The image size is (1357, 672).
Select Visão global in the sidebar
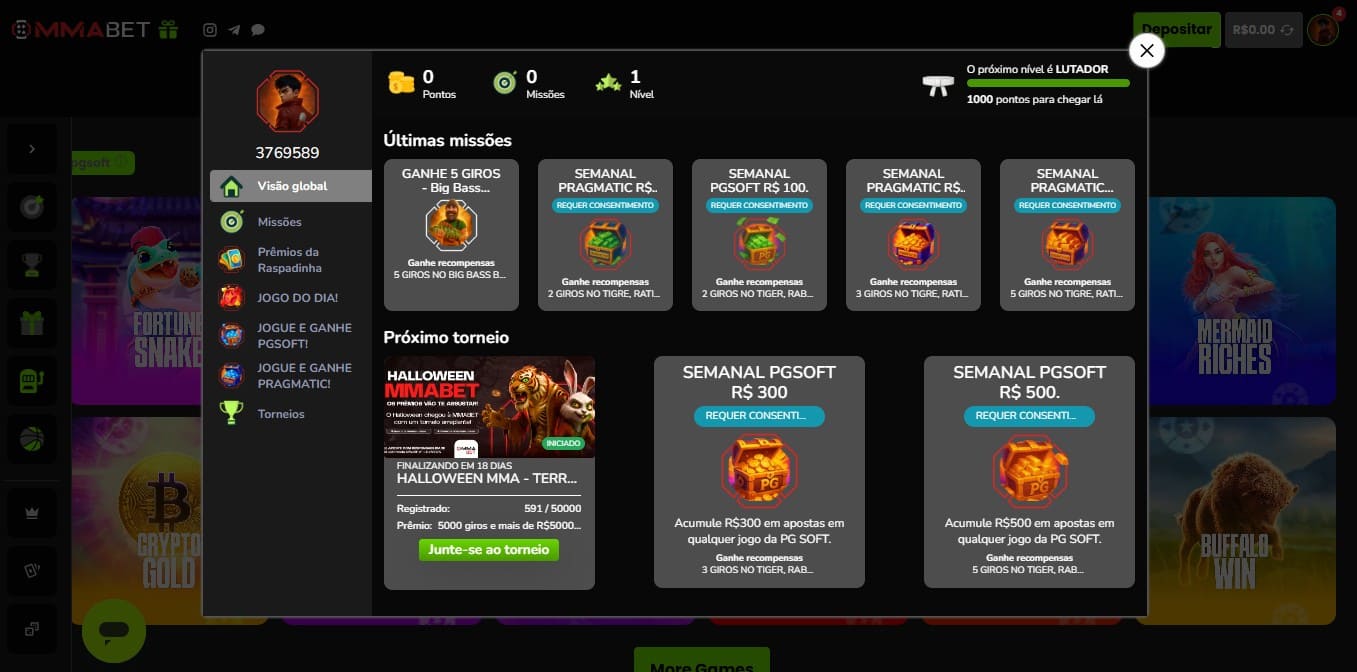291,186
